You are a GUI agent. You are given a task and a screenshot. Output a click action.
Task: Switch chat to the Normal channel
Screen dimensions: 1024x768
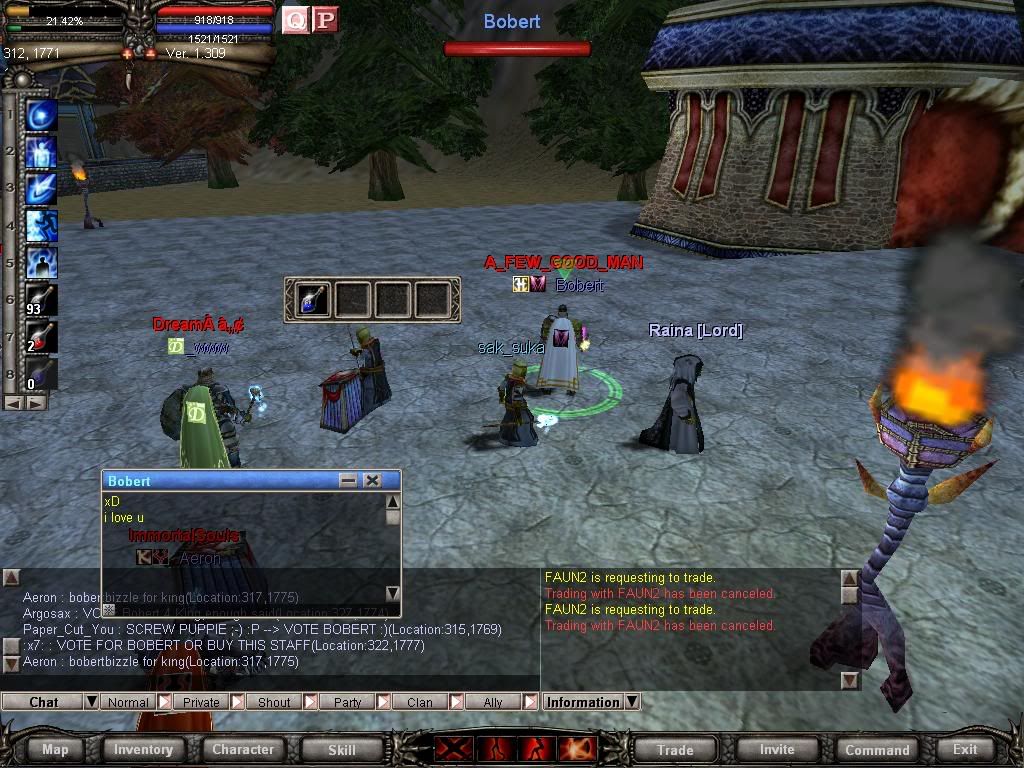tap(128, 702)
